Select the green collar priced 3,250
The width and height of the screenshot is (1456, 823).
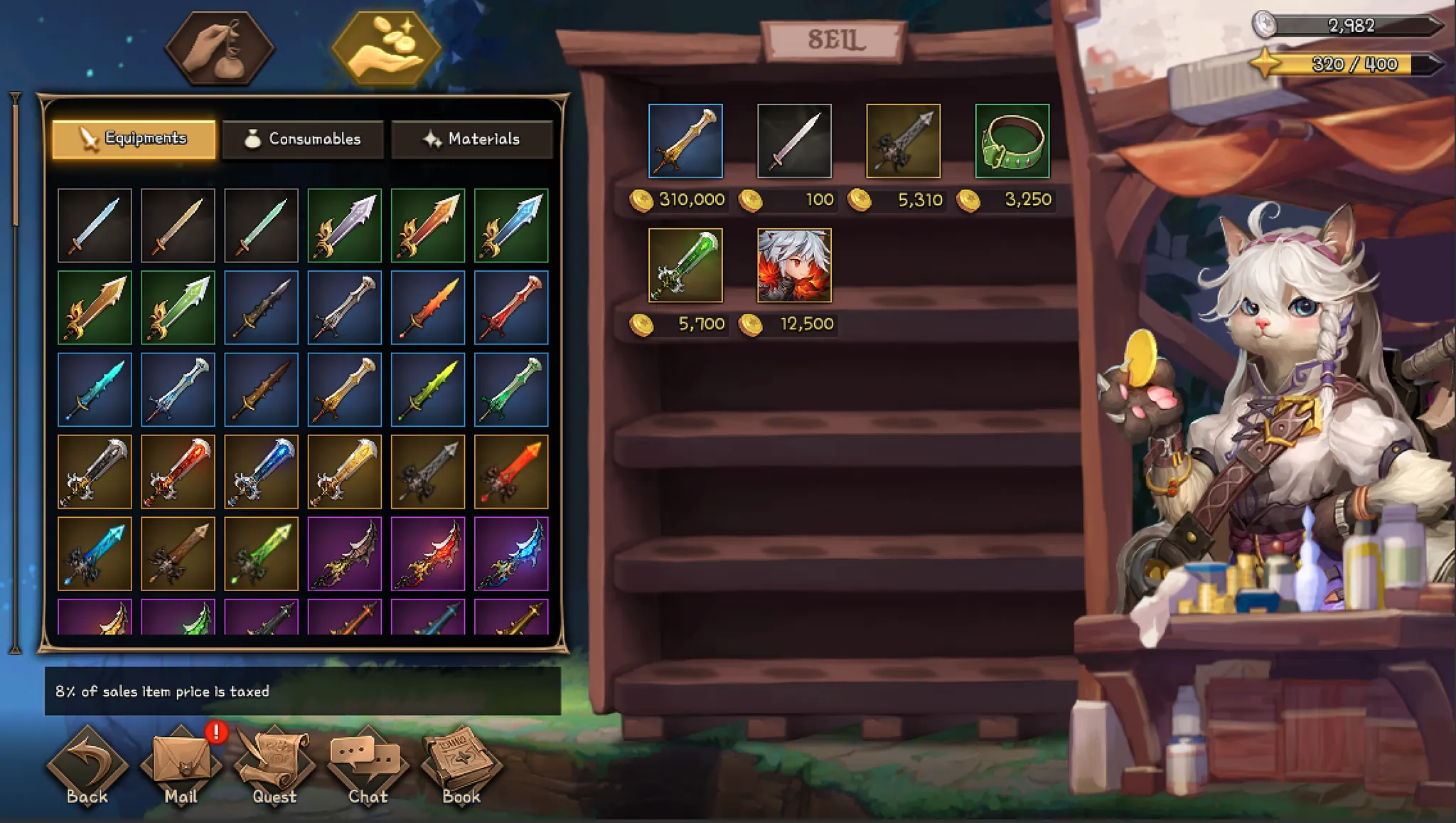[x=1012, y=141]
